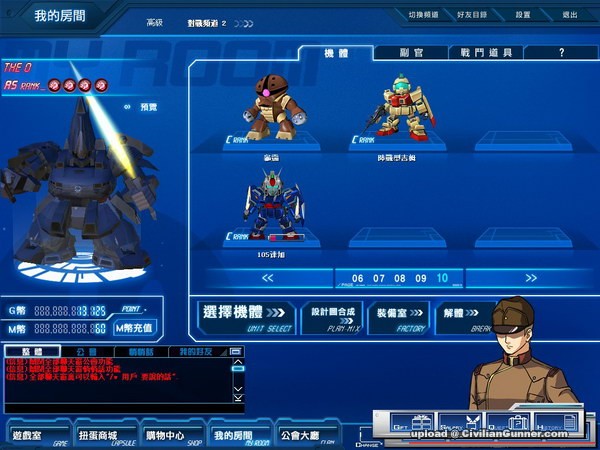Select the brown Acguy mech unit

point(273,110)
